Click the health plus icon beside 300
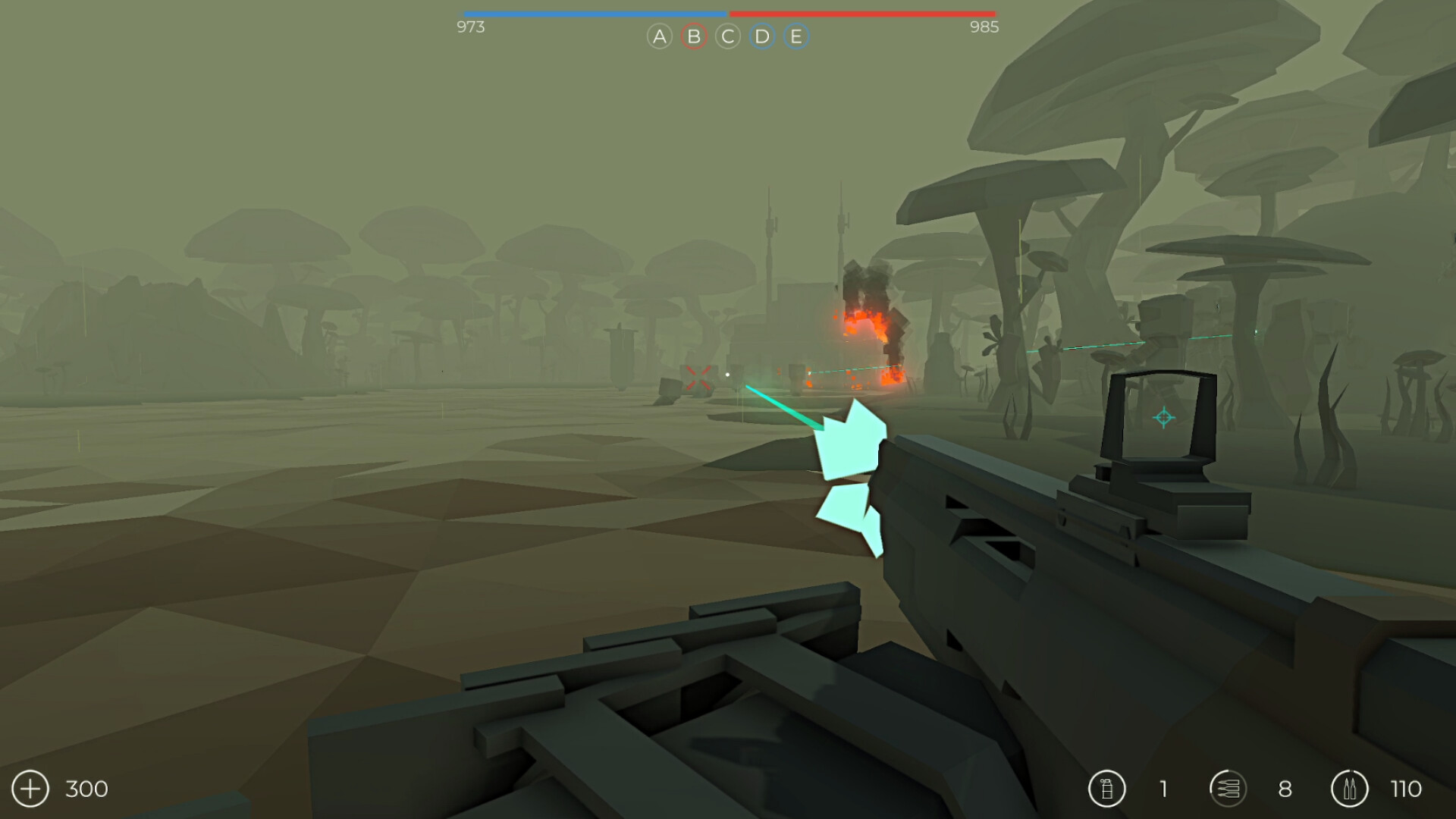Viewport: 1456px width, 819px height. pos(29,789)
